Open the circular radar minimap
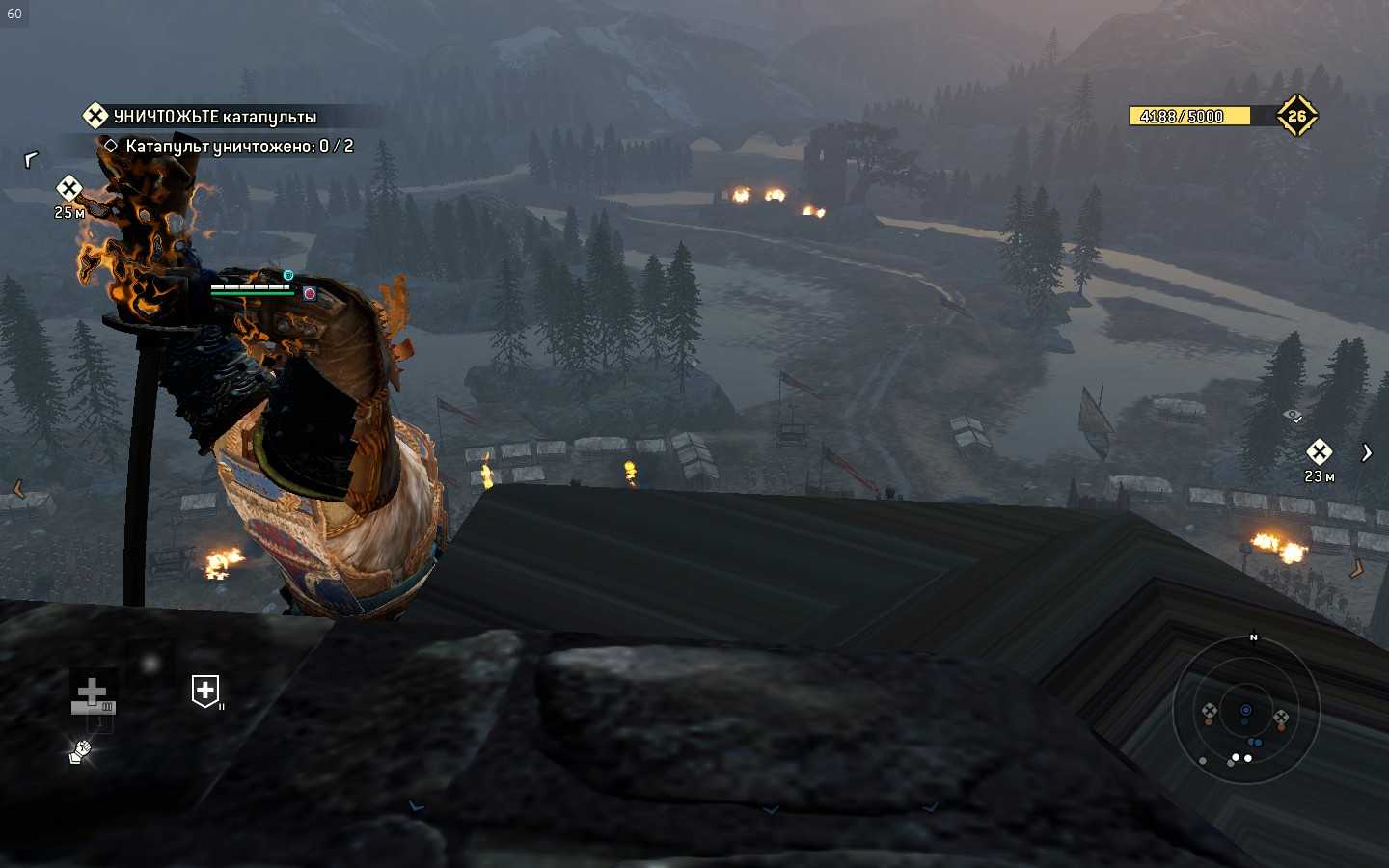 (x=1245, y=712)
